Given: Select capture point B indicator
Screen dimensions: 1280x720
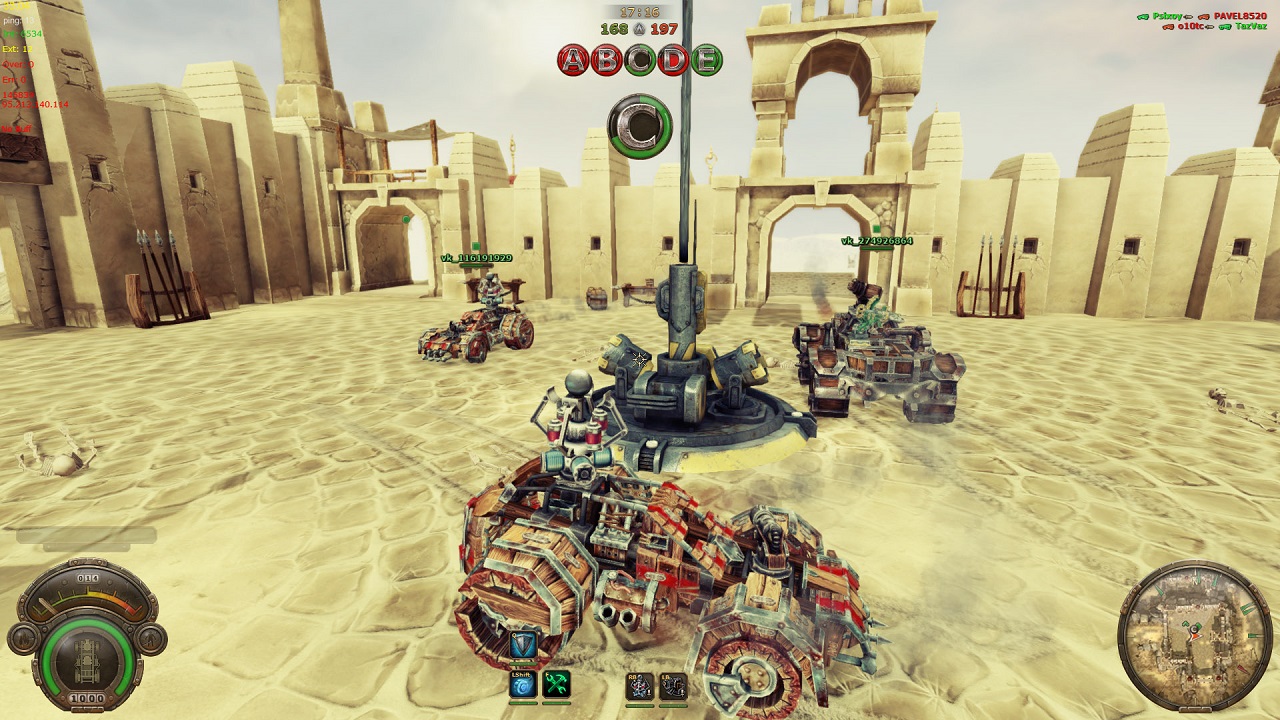Looking at the screenshot, I should click(607, 60).
